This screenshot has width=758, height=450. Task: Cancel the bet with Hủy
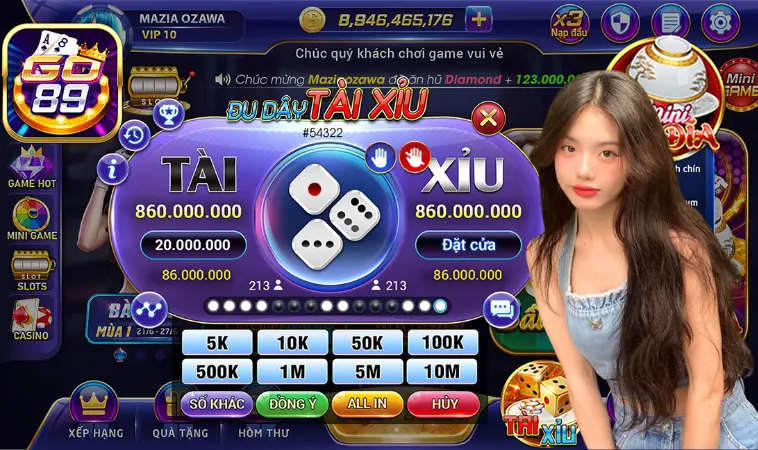441,404
